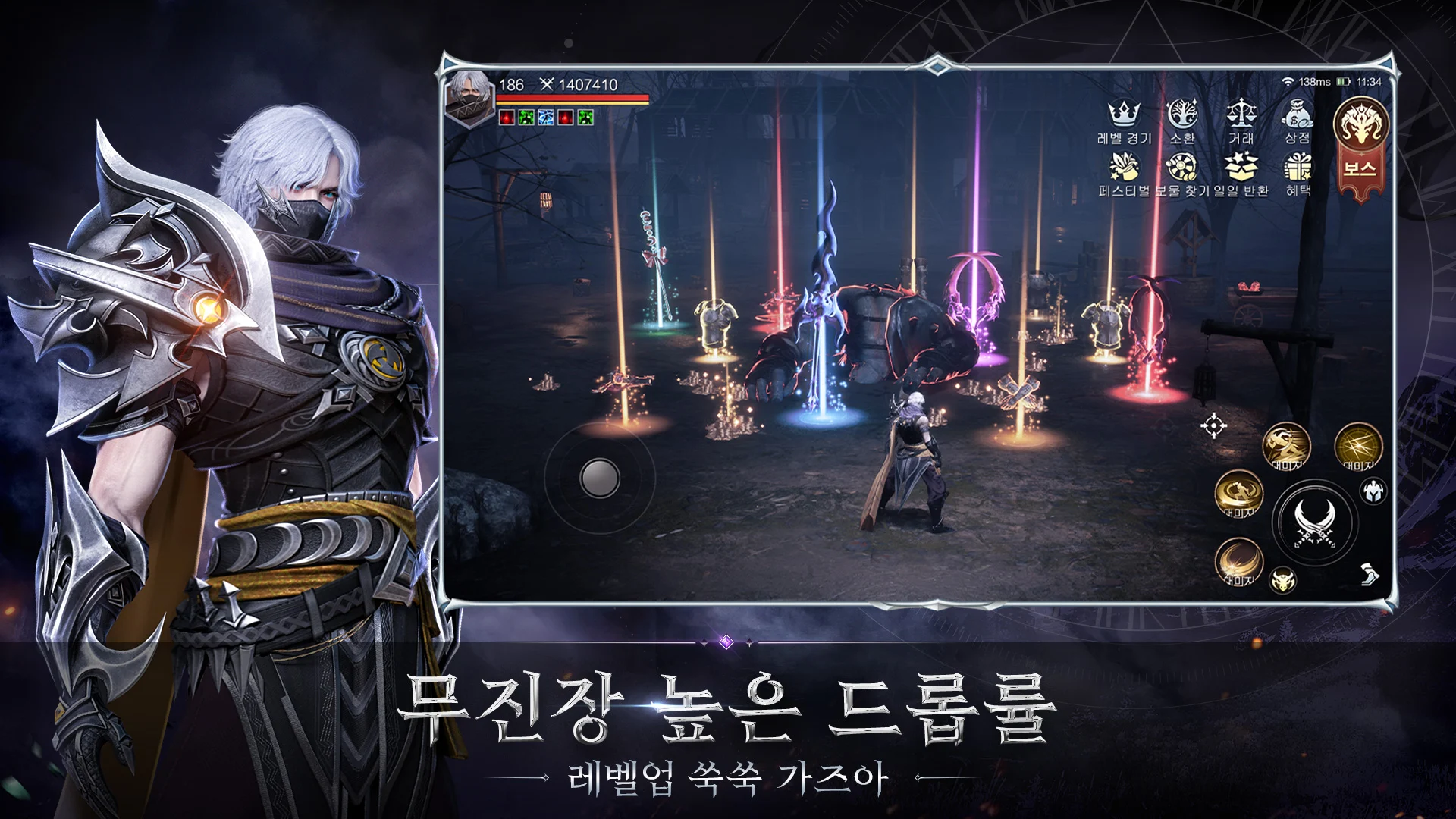Open the 페스티벌 festival event icon

pos(1124,167)
